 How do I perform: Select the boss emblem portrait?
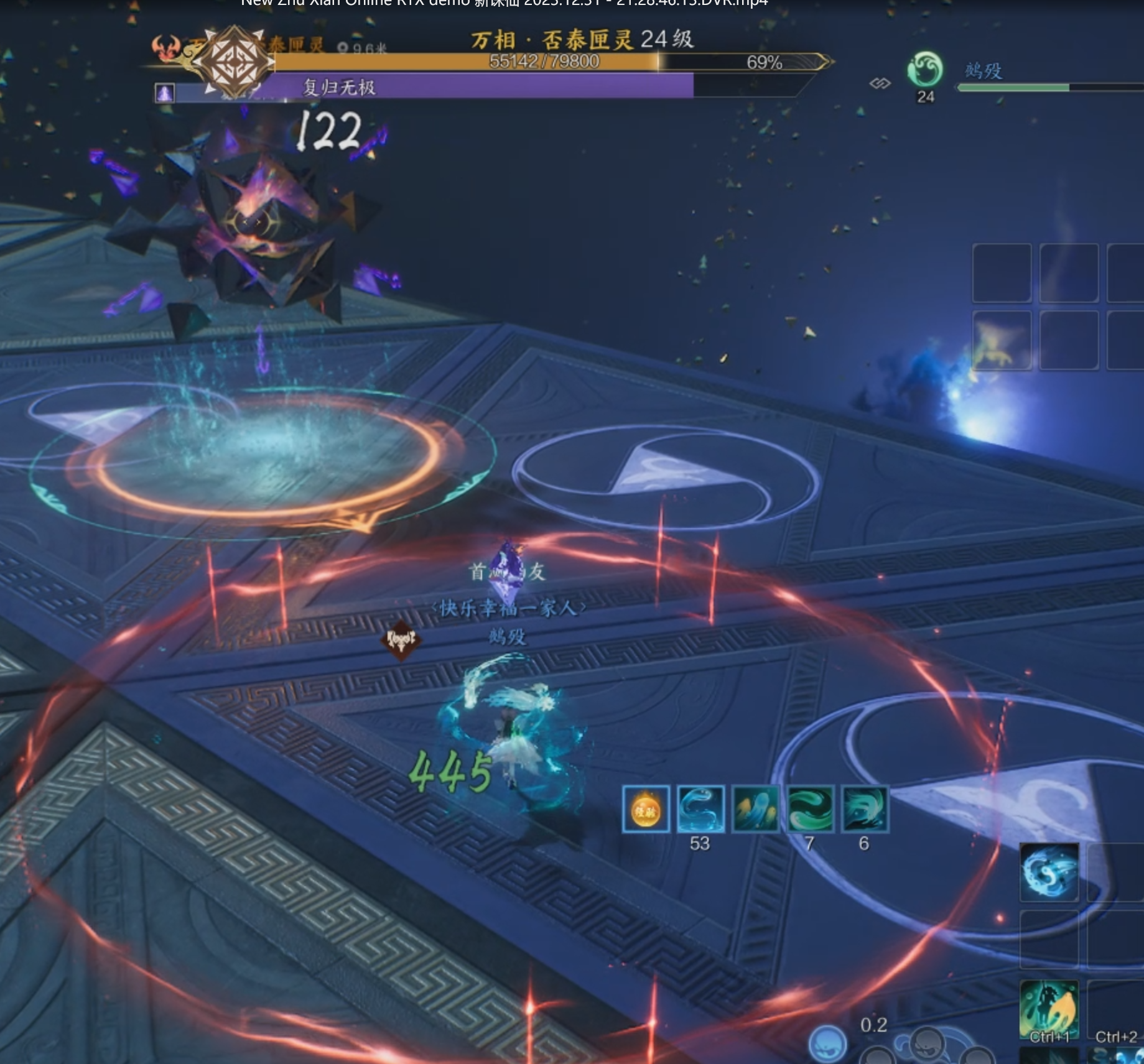point(233,61)
